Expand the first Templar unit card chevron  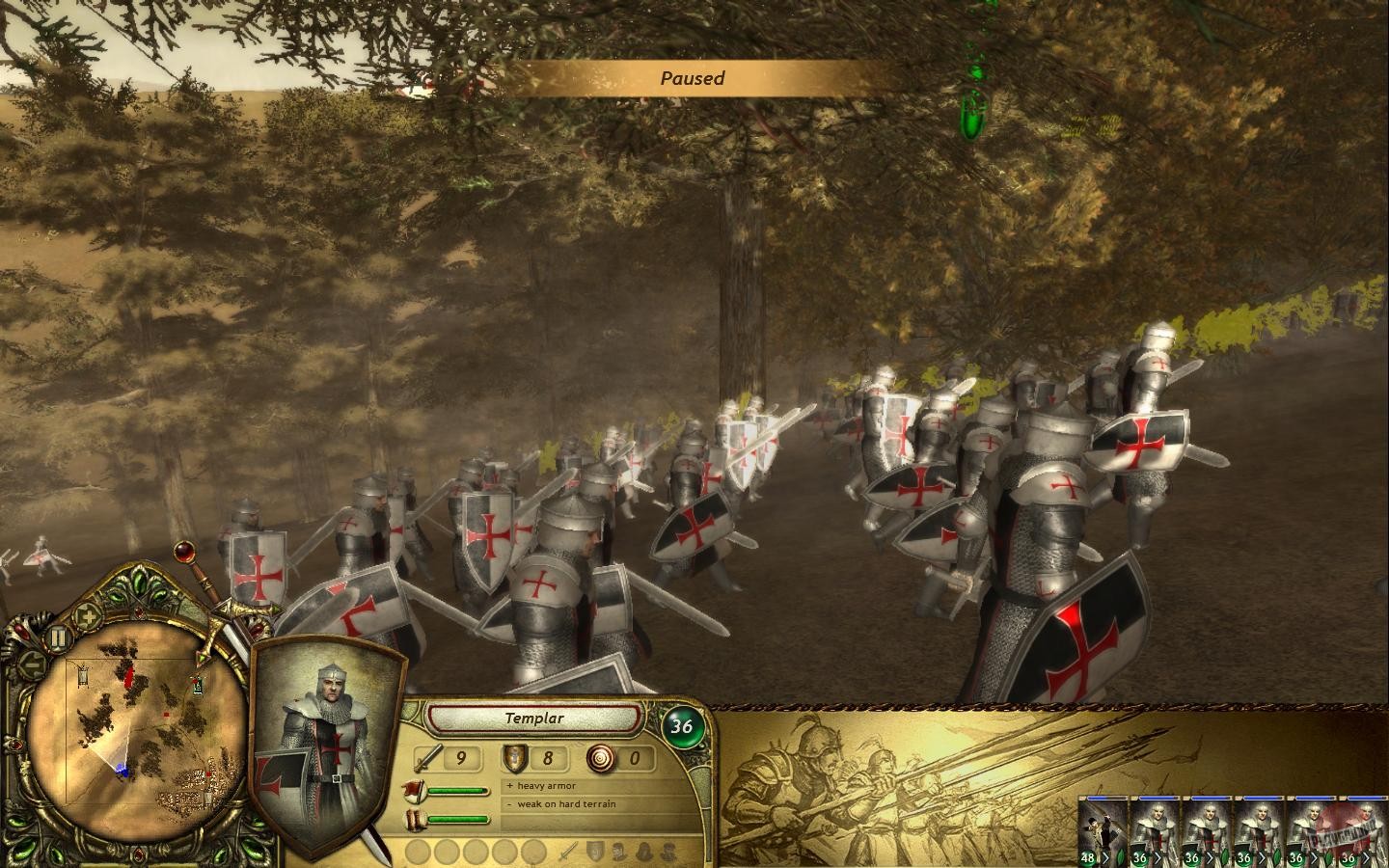click(x=1157, y=856)
